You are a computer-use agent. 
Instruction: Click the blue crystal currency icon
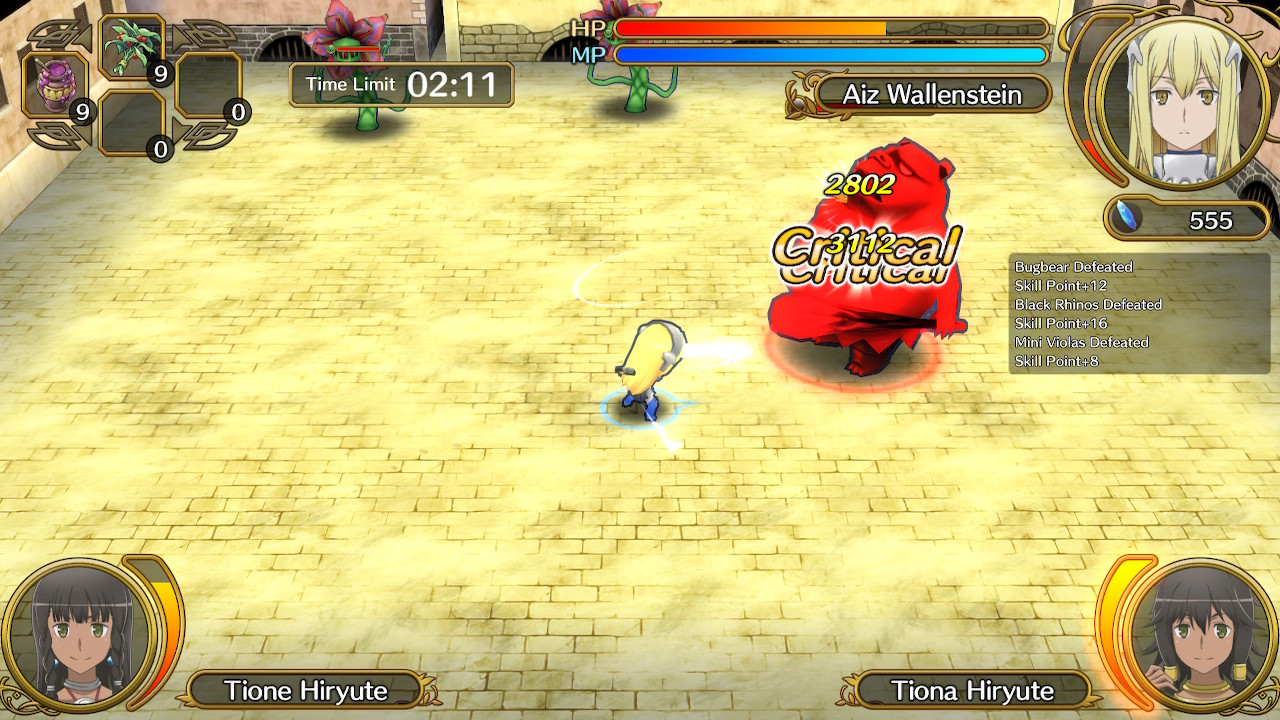coord(1129,218)
